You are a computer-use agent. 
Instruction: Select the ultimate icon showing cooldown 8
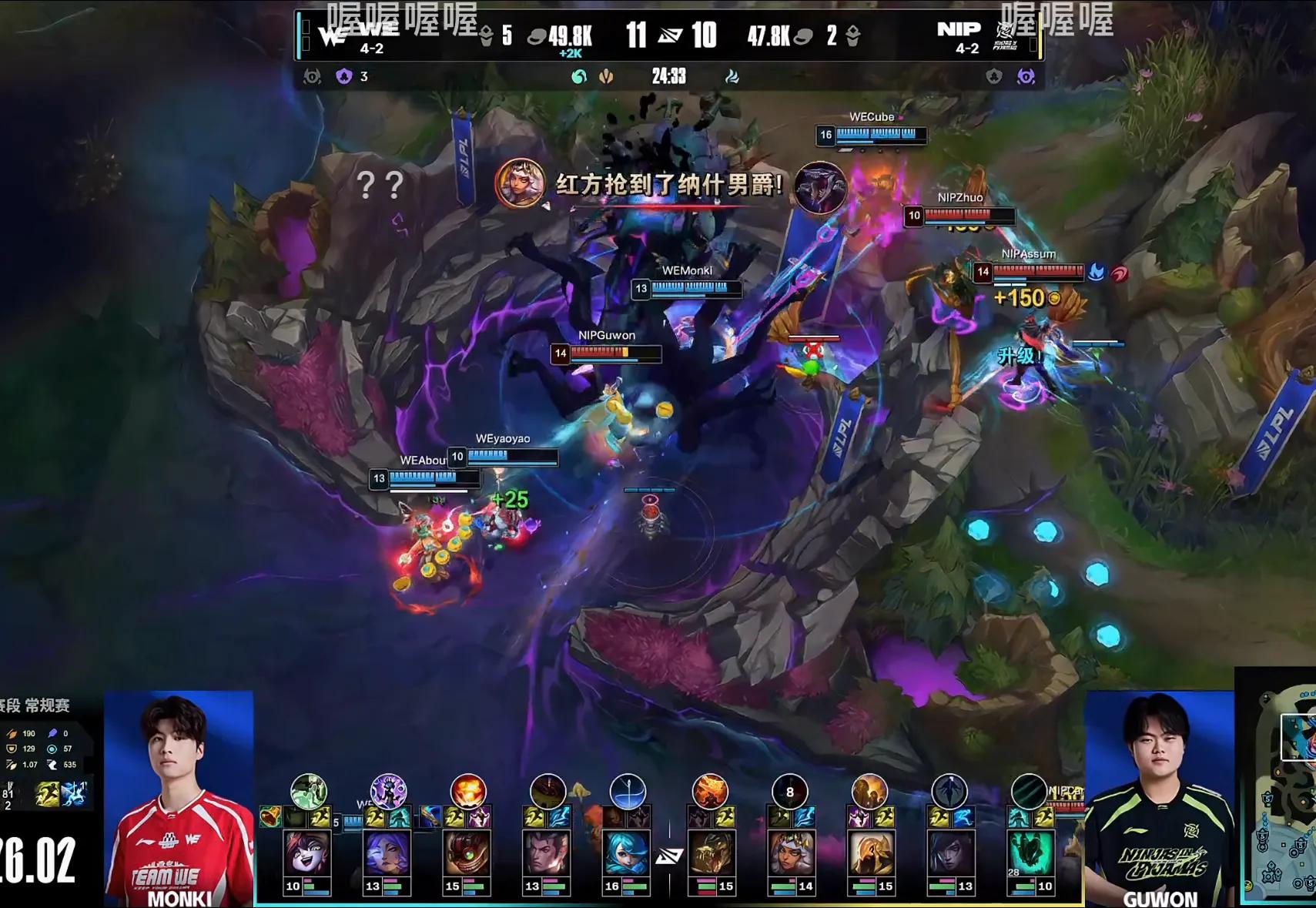789,791
